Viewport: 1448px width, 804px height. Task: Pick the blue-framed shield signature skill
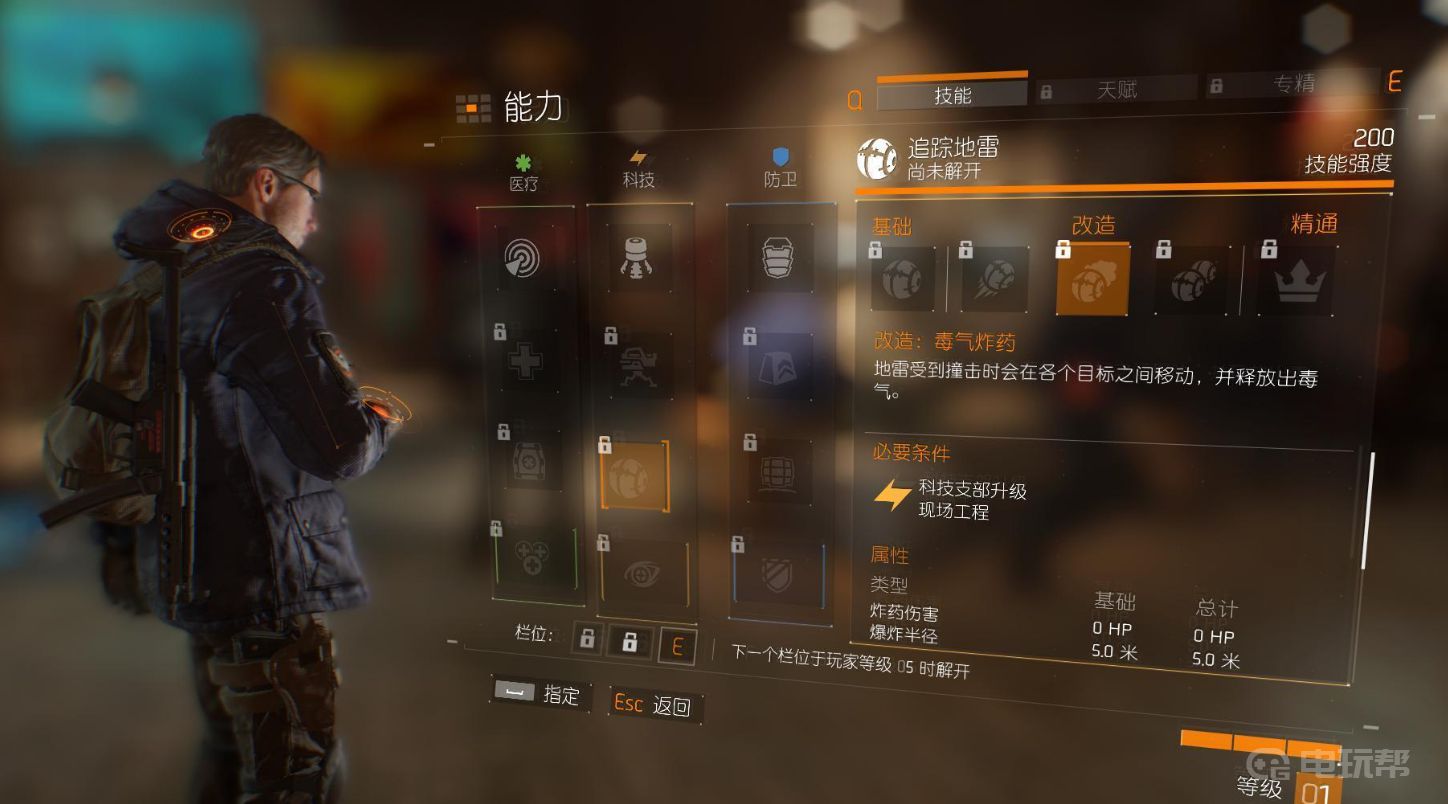[x=779, y=577]
